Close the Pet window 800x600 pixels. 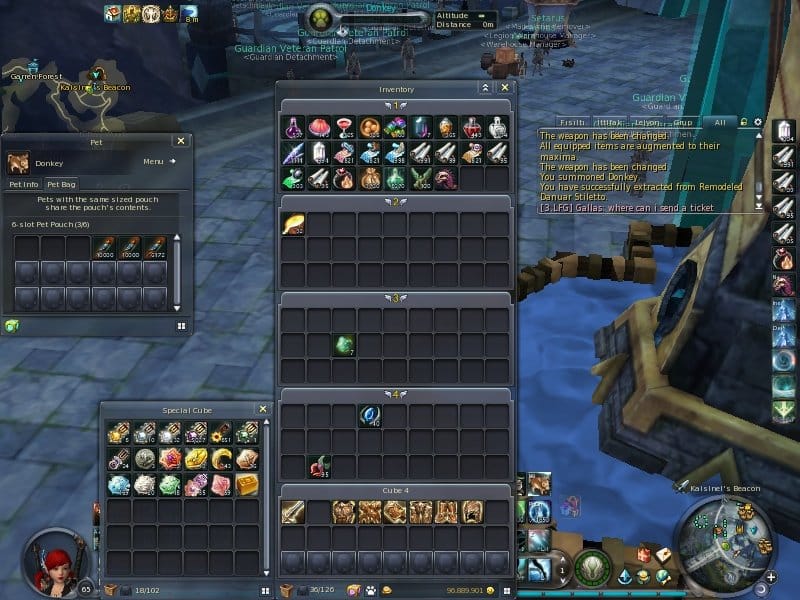click(x=180, y=141)
